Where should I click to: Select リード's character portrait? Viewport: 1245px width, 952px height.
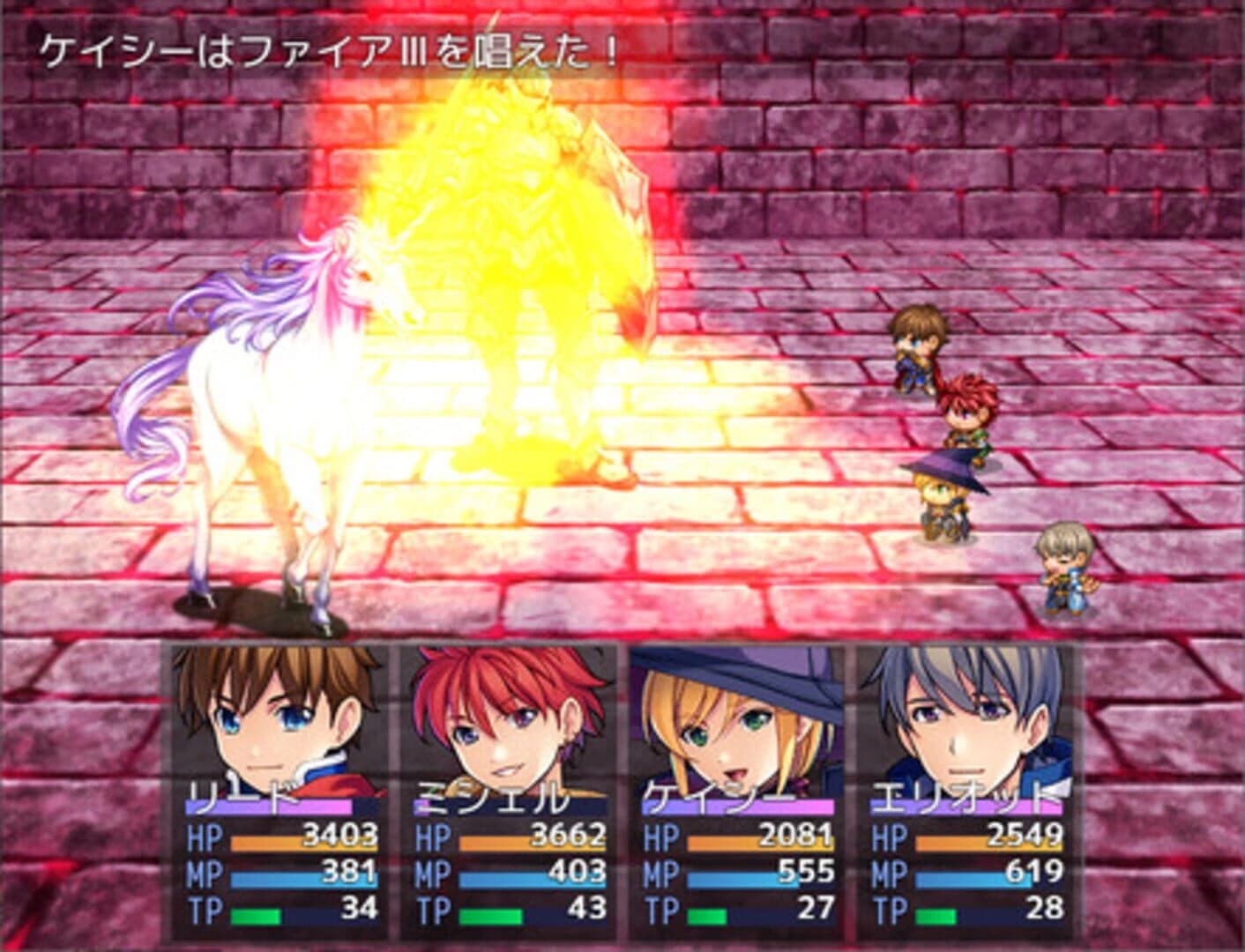(x=265, y=723)
